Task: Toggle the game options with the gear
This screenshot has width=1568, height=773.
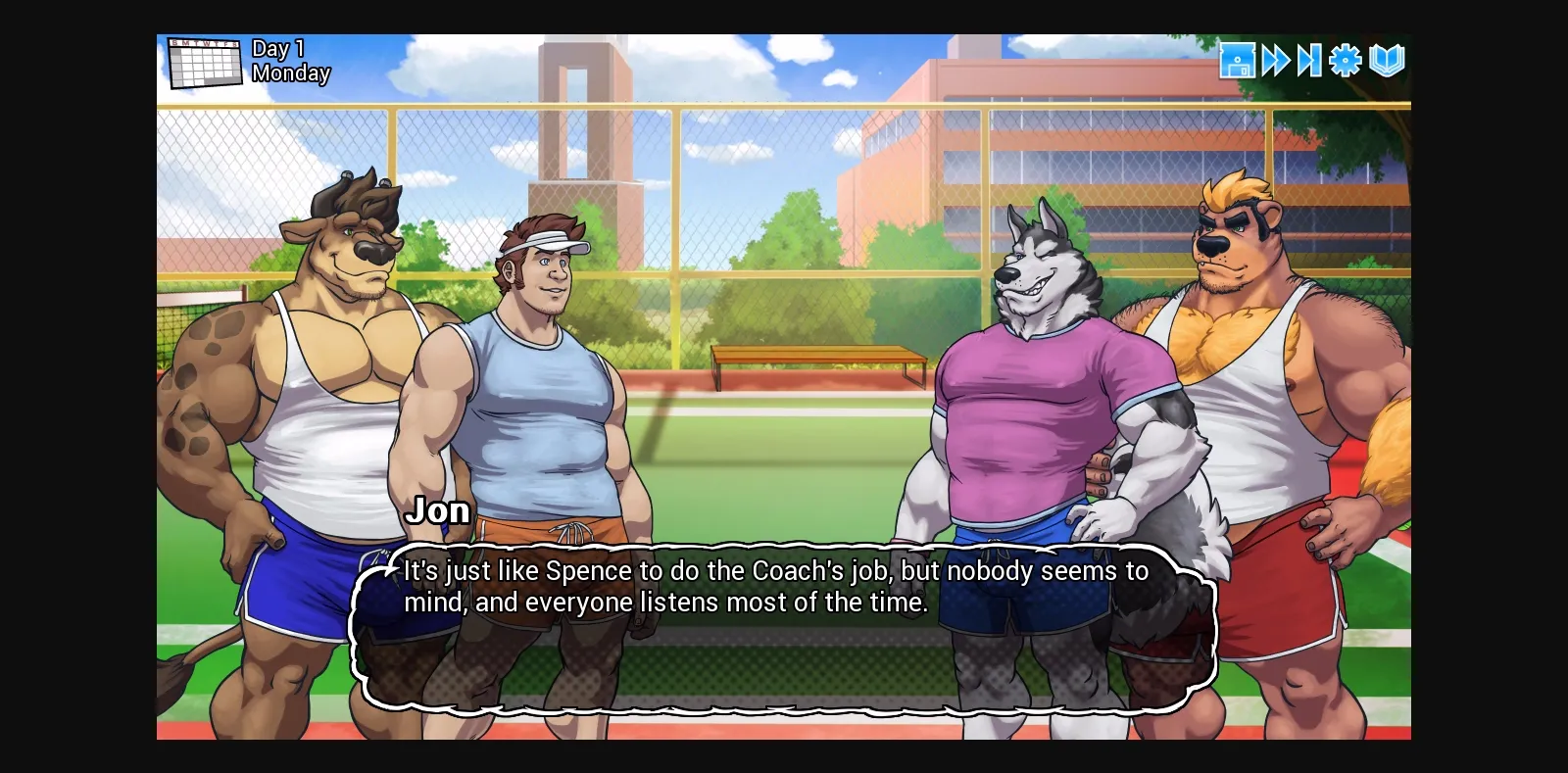Action: tap(1345, 61)
